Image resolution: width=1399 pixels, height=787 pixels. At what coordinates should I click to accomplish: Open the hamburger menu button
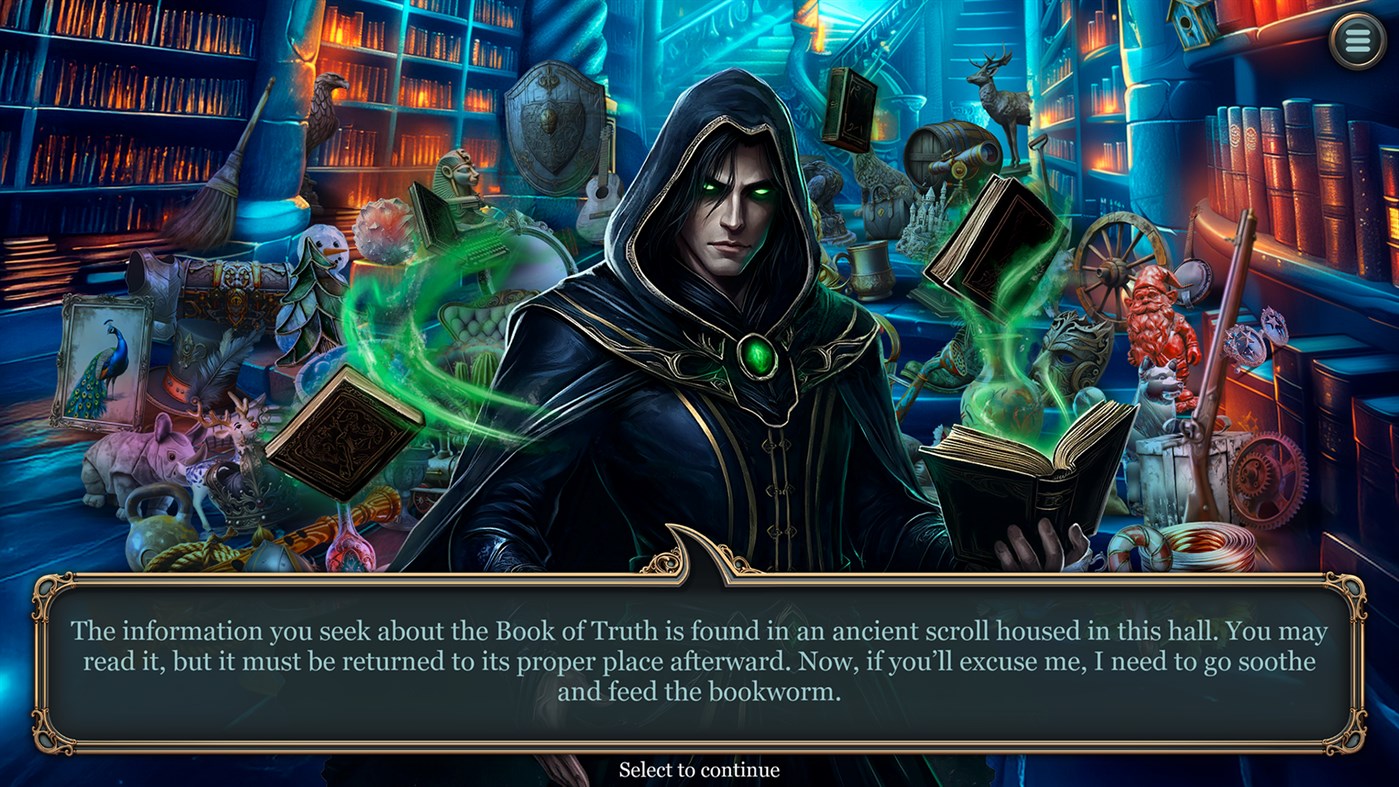1357,38
